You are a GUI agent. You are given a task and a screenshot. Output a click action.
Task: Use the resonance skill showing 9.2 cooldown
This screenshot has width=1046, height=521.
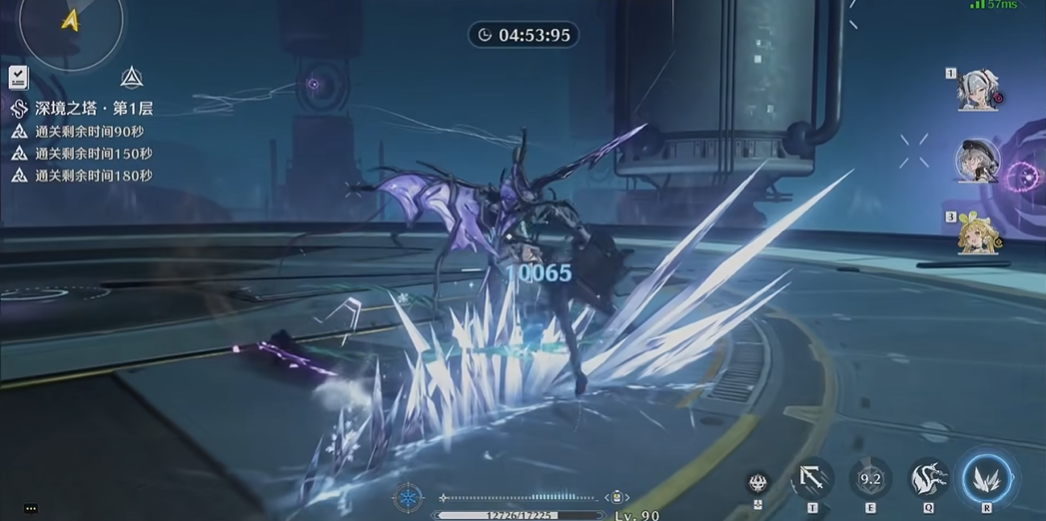870,479
